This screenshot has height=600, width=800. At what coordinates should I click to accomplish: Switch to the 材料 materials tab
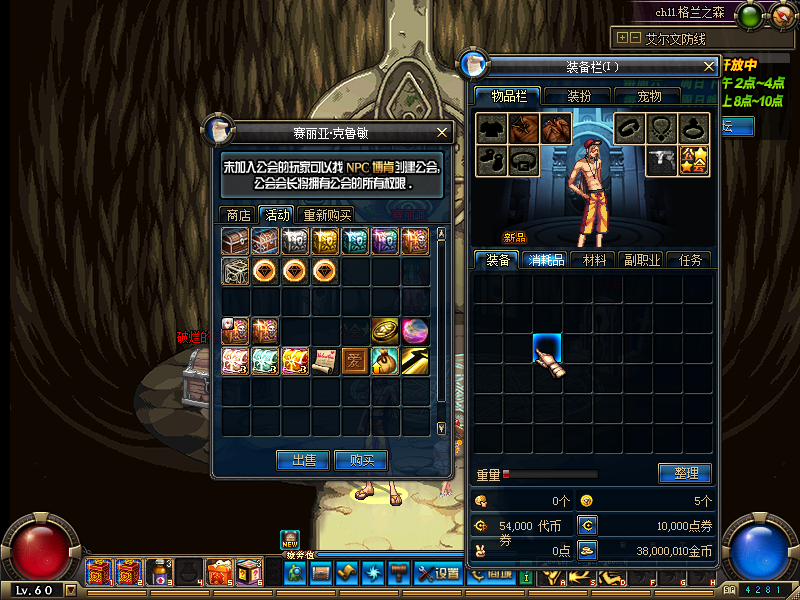(x=594, y=260)
